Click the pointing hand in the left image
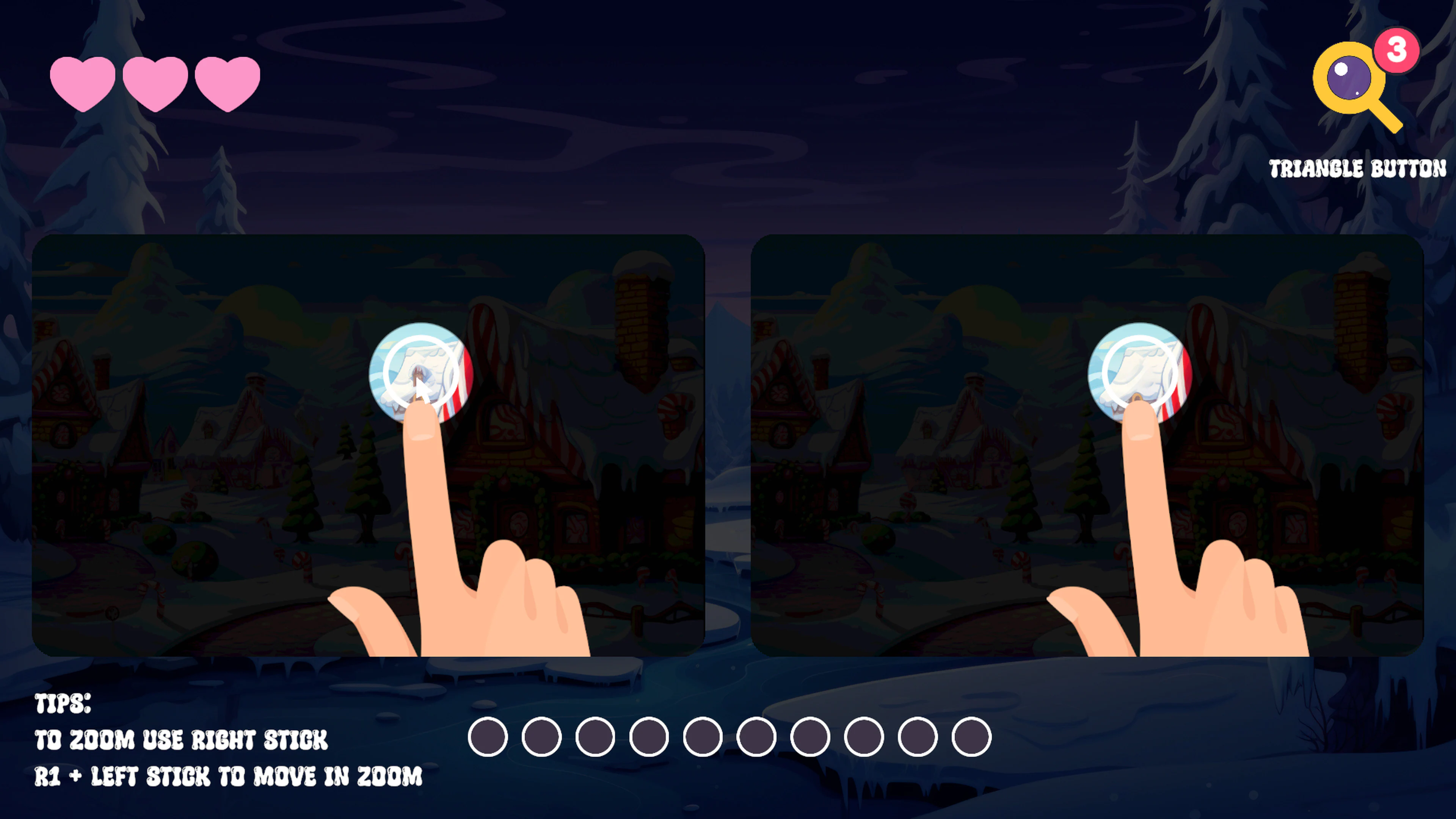Image resolution: width=1456 pixels, height=819 pixels. (x=452, y=565)
